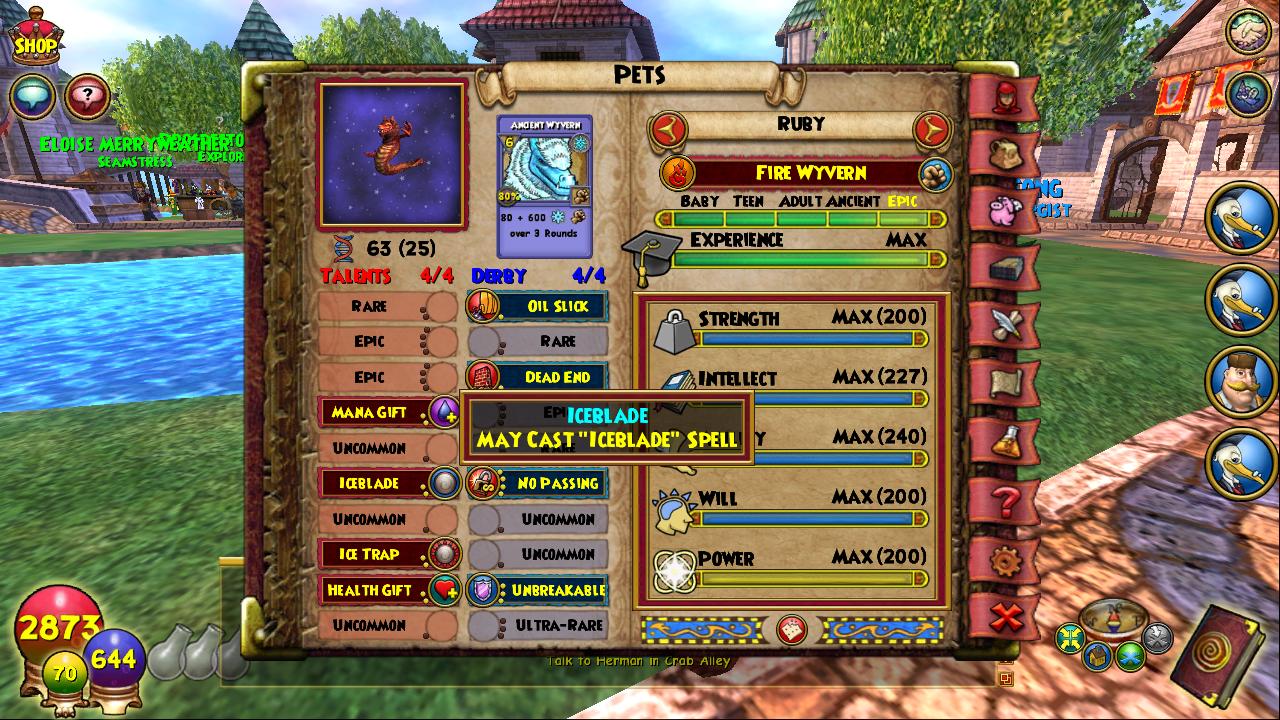This screenshot has height=720, width=1280.
Task: Open the backpack tab
Action: click(x=1004, y=153)
